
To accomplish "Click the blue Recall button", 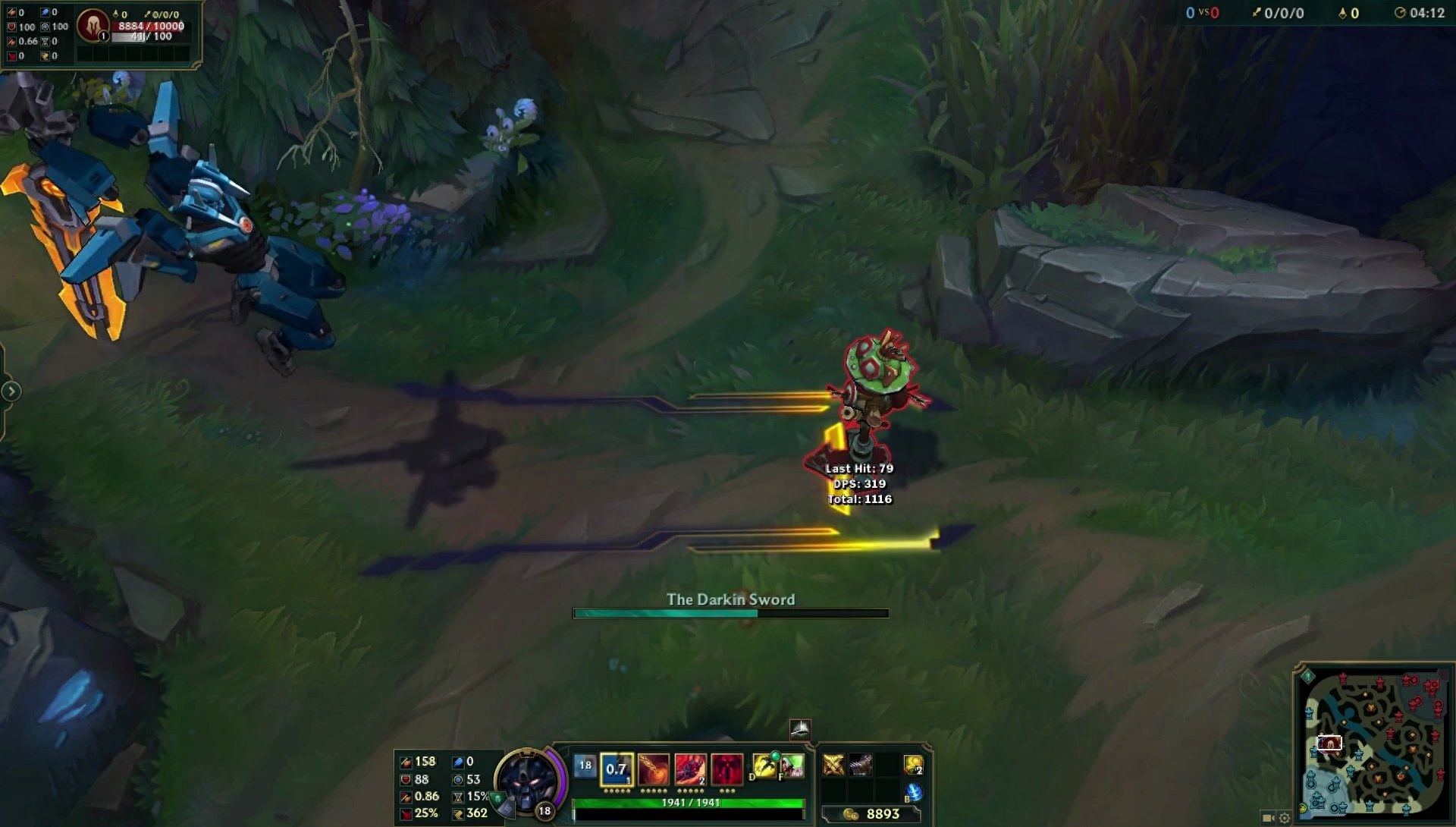I will (914, 793).
